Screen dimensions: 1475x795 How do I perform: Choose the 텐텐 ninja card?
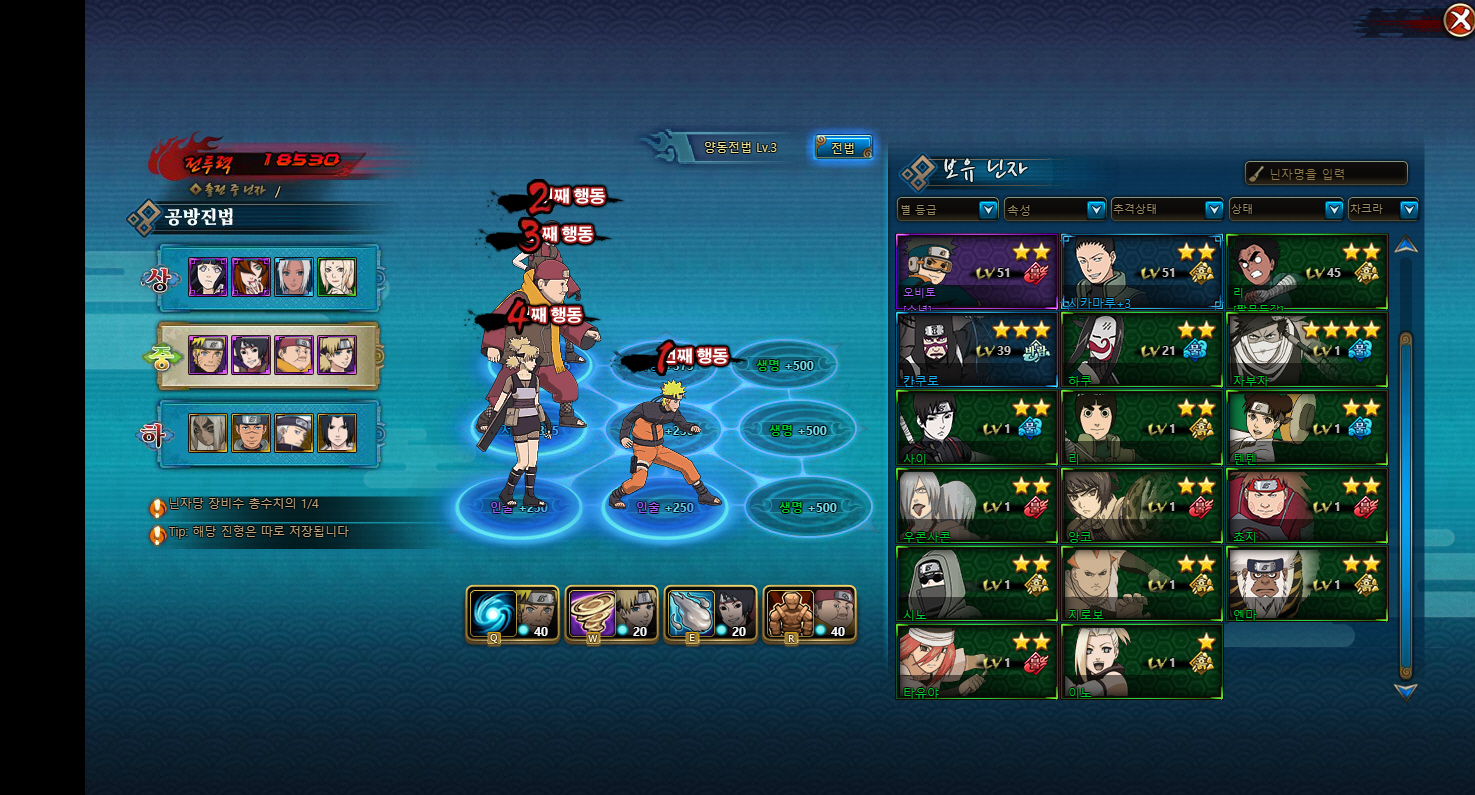pyautogui.click(x=1307, y=428)
